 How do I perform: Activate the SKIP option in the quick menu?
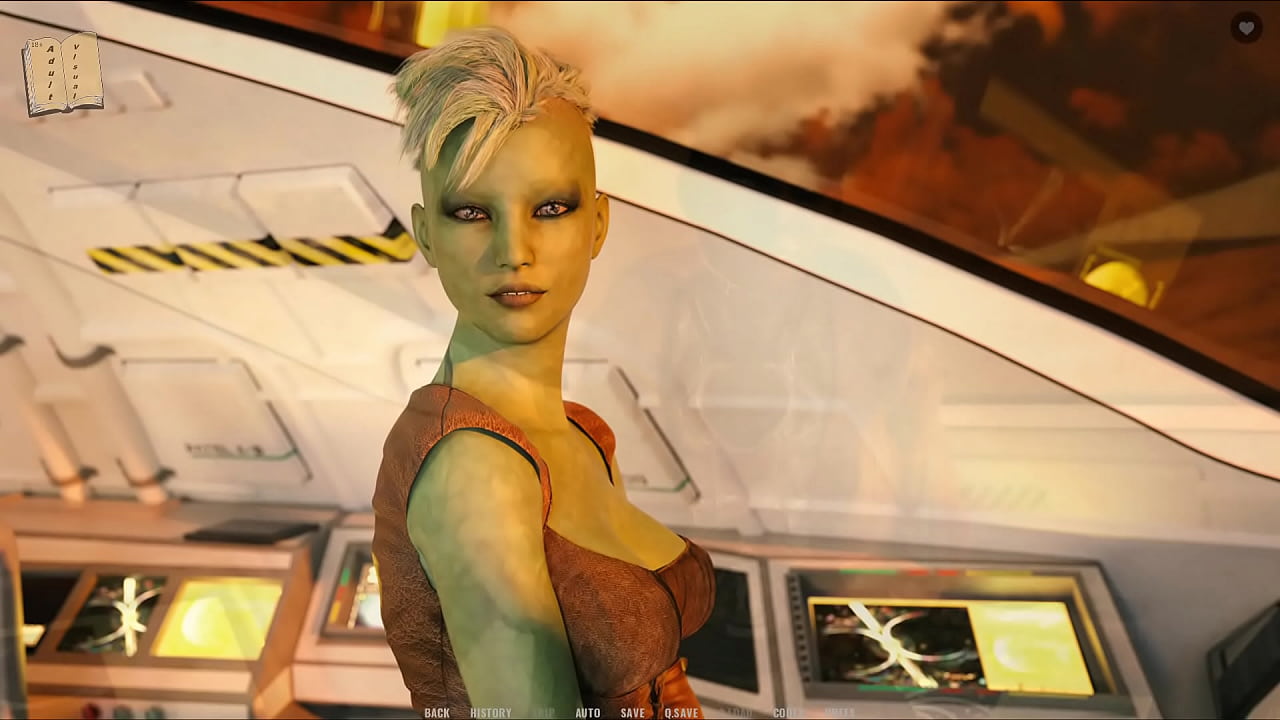click(x=543, y=713)
